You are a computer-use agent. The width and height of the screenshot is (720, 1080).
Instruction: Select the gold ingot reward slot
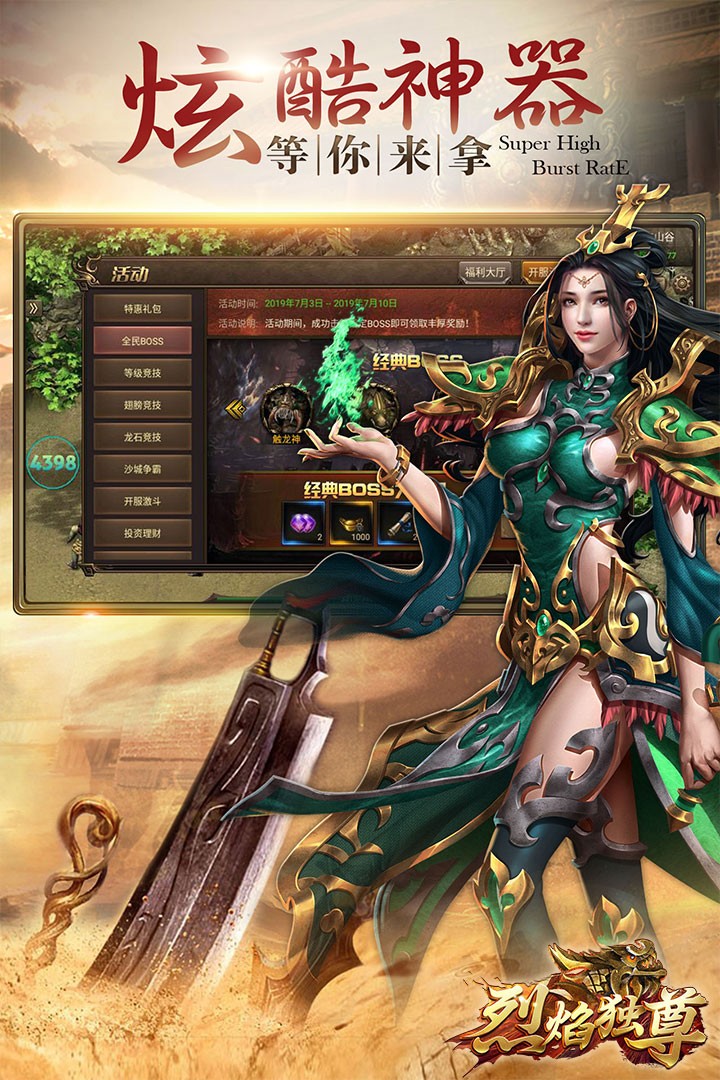(x=352, y=522)
